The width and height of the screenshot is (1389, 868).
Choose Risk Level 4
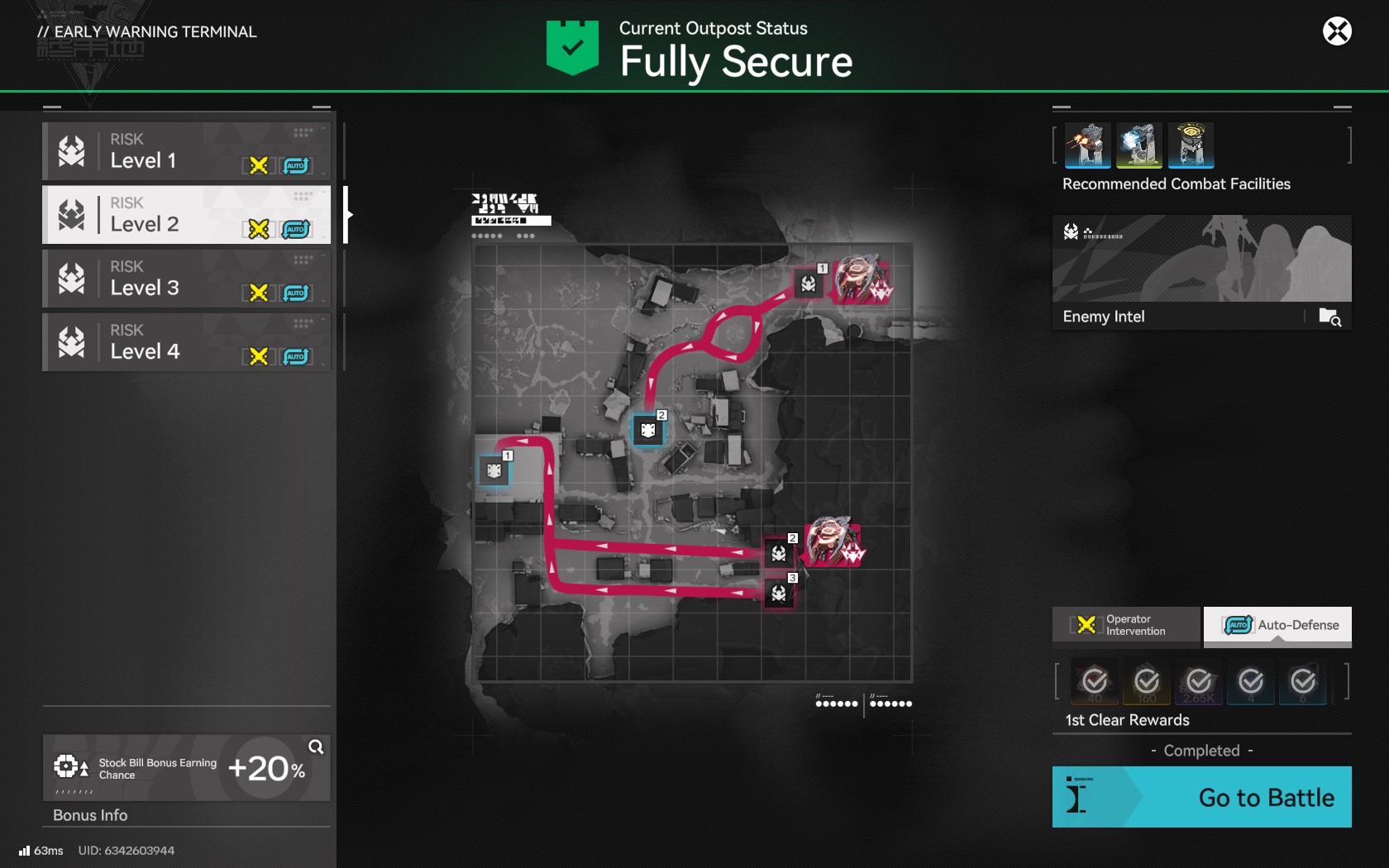tap(187, 342)
